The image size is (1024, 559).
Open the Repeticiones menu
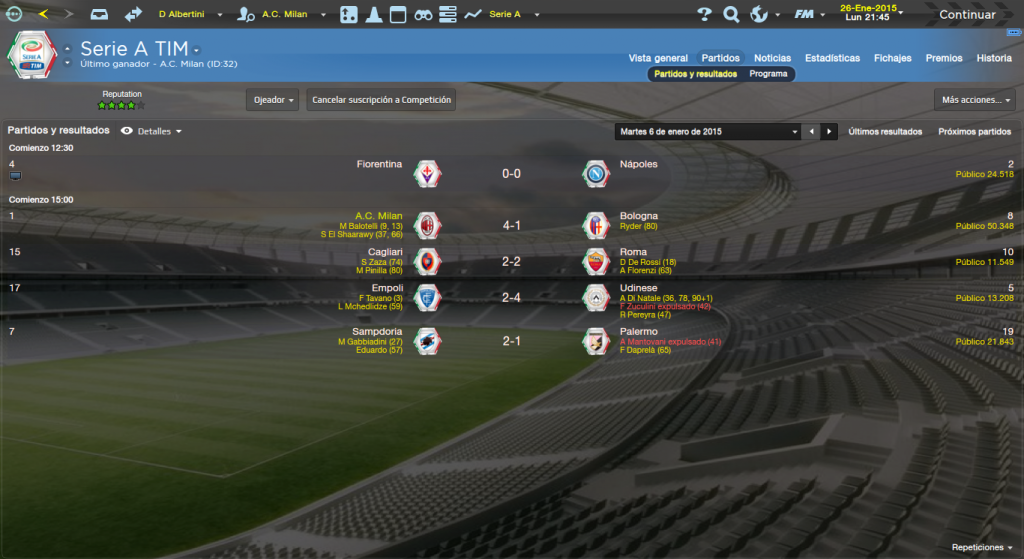[x=981, y=548]
